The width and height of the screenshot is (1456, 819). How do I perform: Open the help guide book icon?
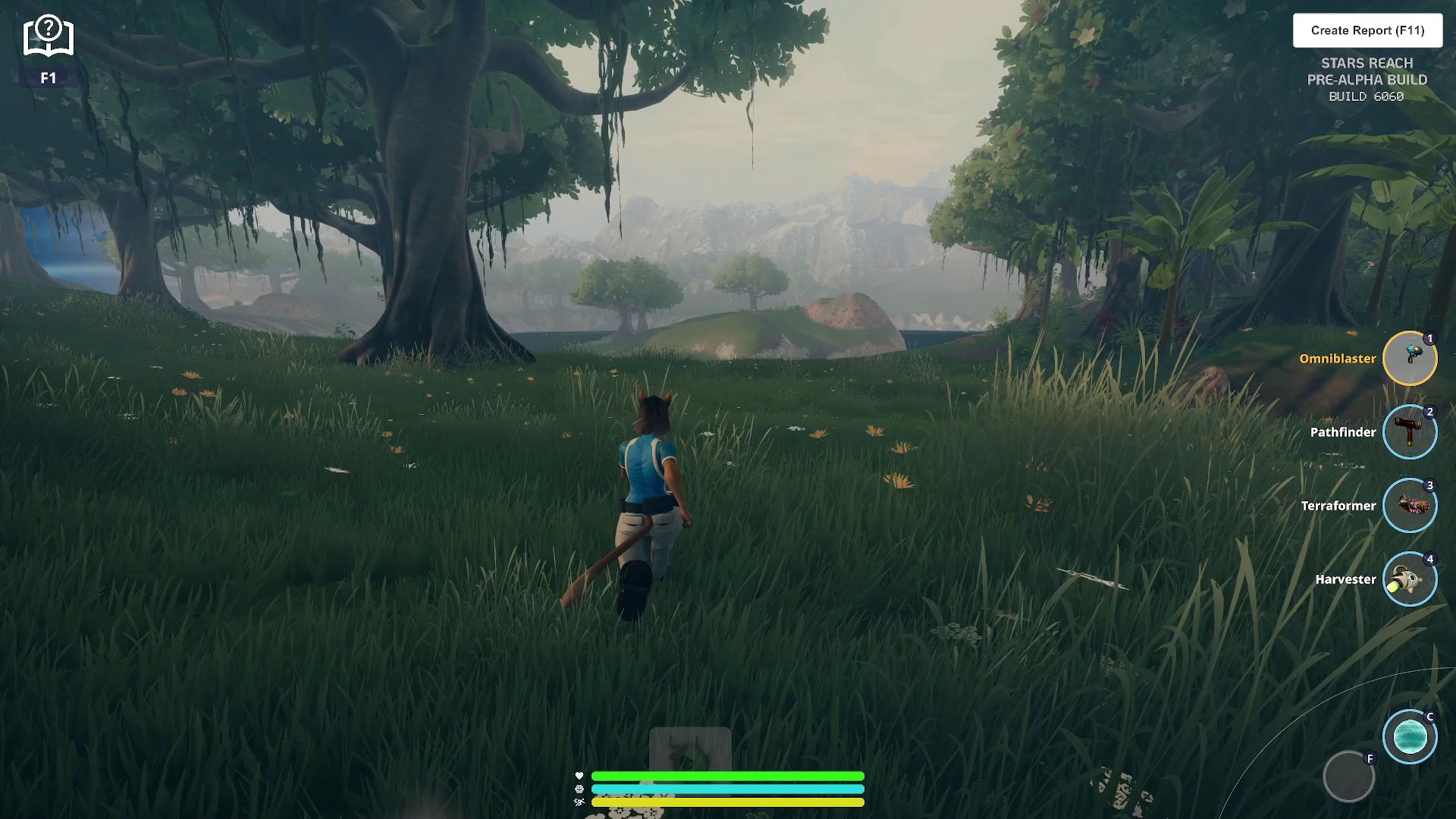pos(49,36)
